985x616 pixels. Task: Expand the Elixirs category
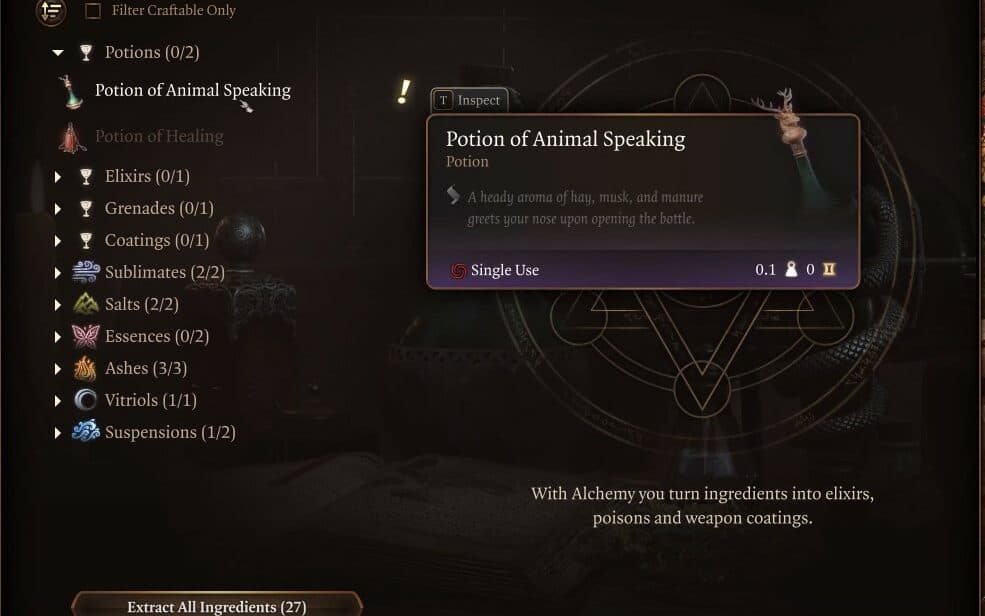click(58, 177)
